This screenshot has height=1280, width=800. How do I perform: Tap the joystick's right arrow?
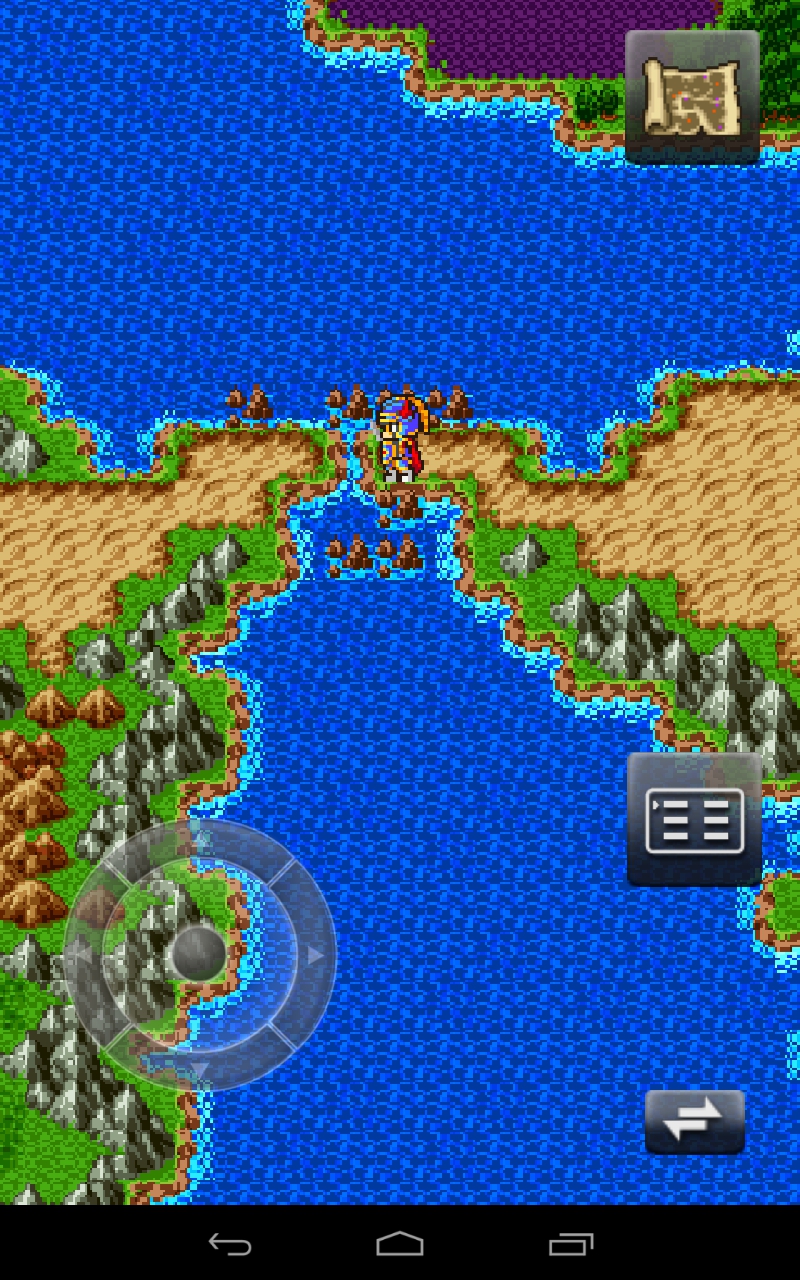315,956
